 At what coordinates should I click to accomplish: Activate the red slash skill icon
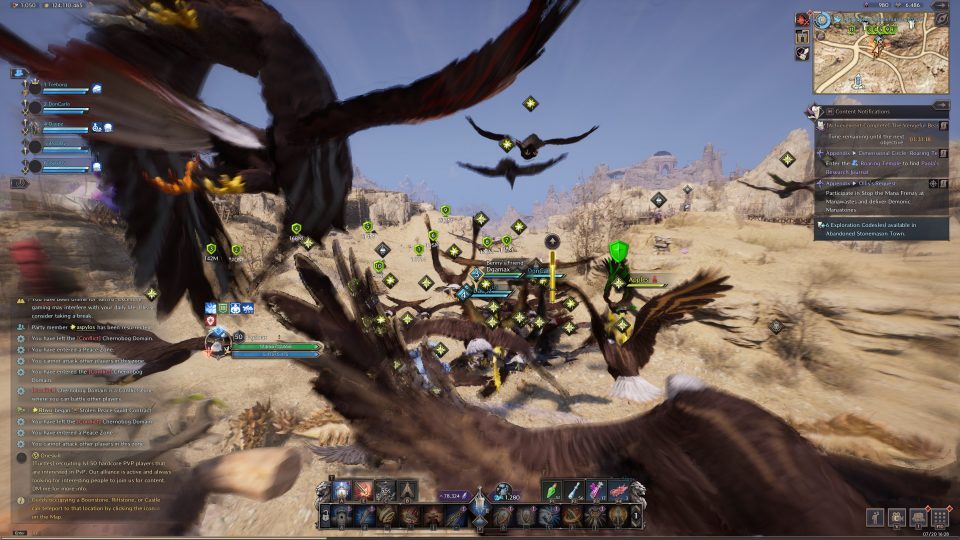tap(363, 490)
